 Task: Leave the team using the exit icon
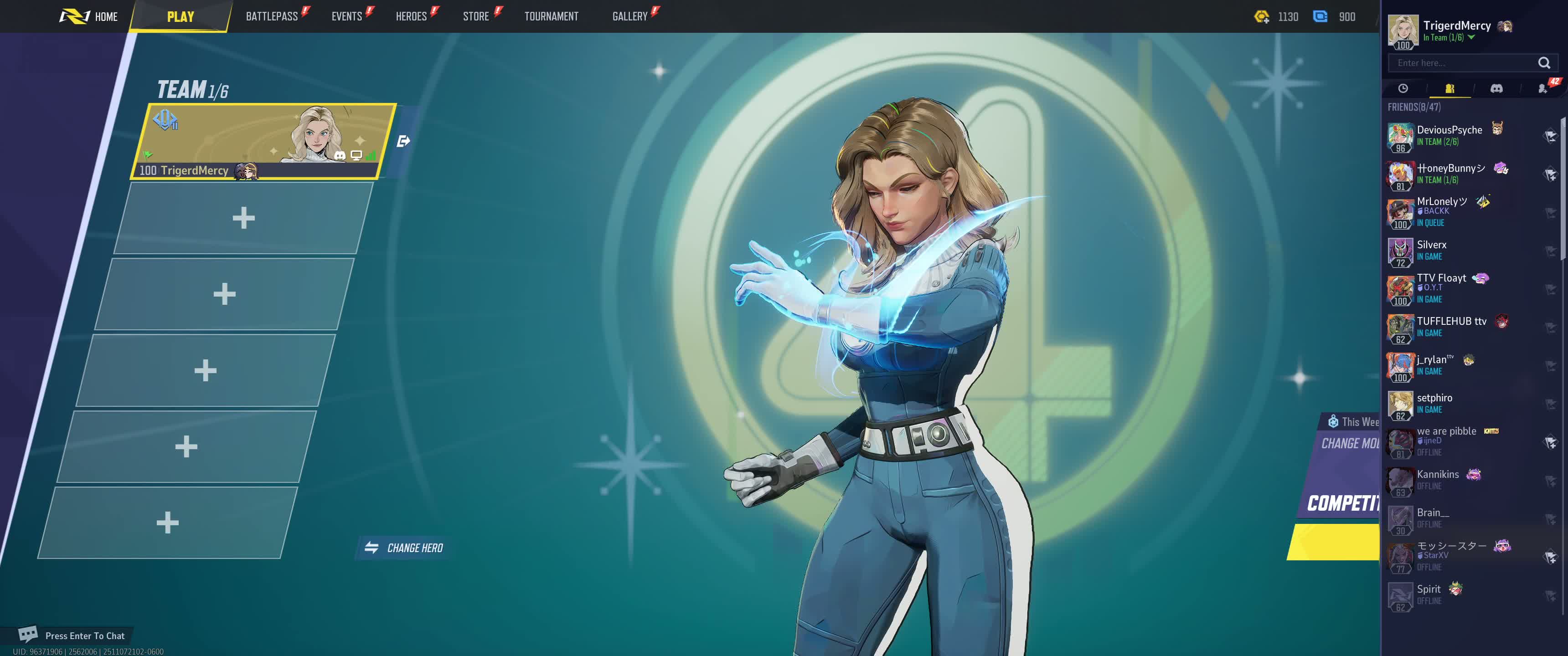pyautogui.click(x=403, y=141)
